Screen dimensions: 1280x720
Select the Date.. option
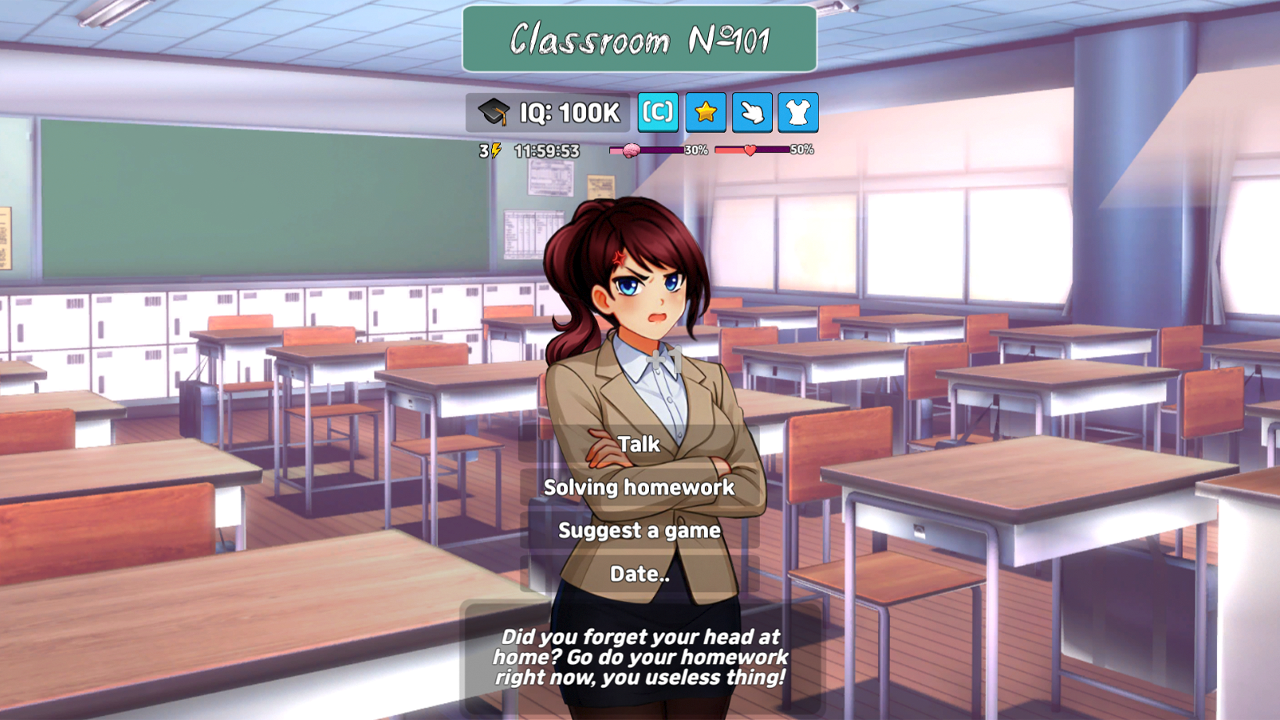(x=638, y=574)
